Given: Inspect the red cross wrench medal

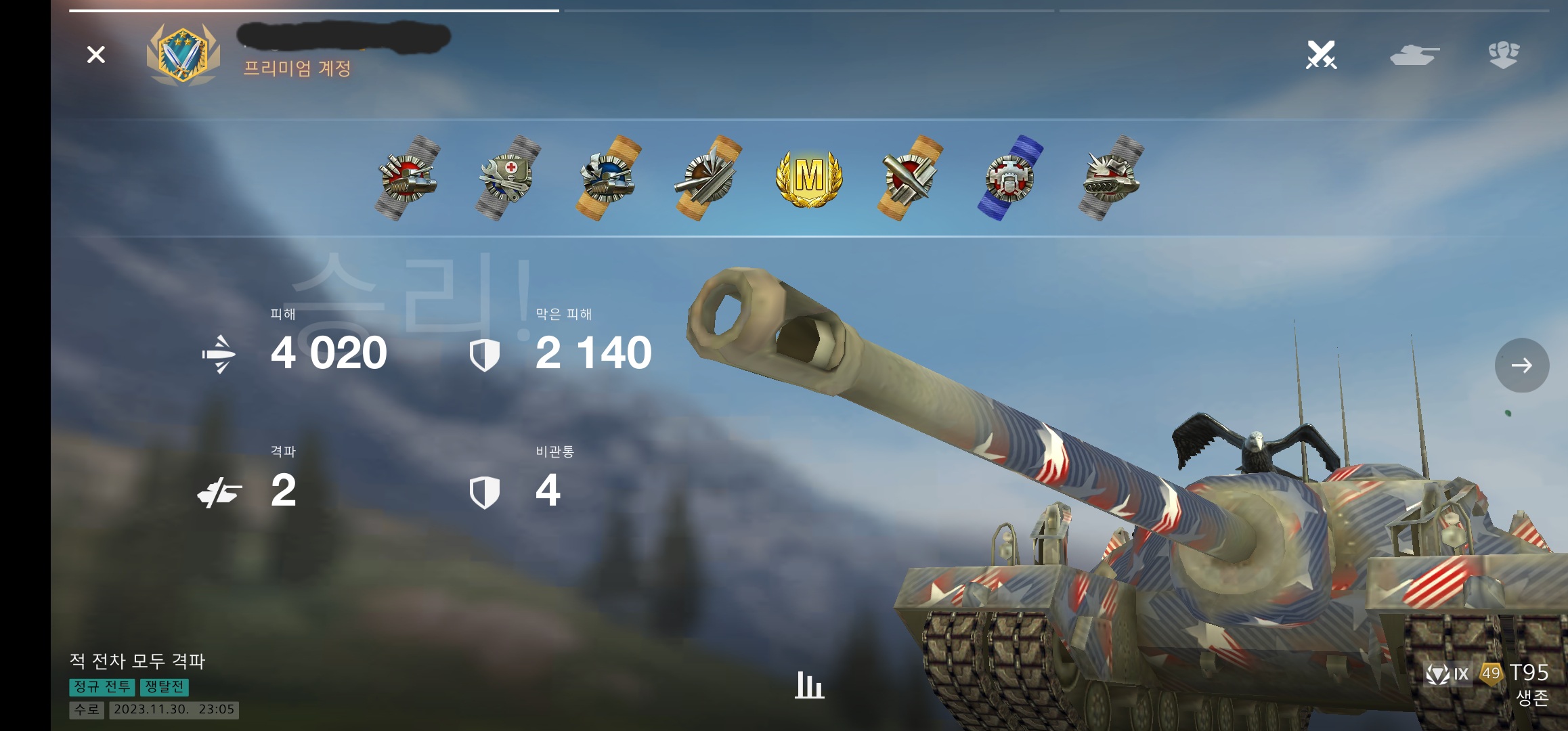Looking at the screenshot, I should click(x=508, y=178).
